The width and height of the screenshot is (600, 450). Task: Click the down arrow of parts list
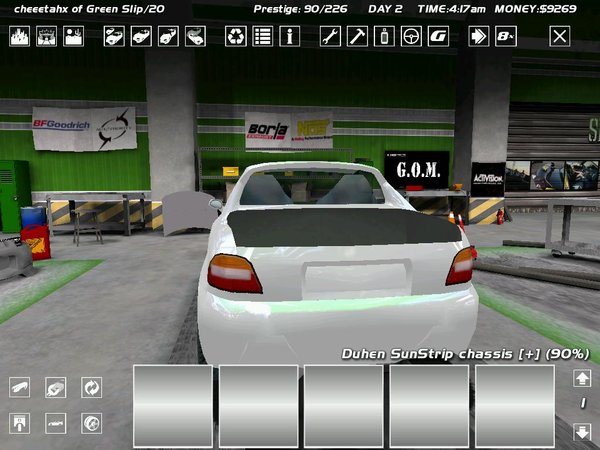tap(582, 432)
